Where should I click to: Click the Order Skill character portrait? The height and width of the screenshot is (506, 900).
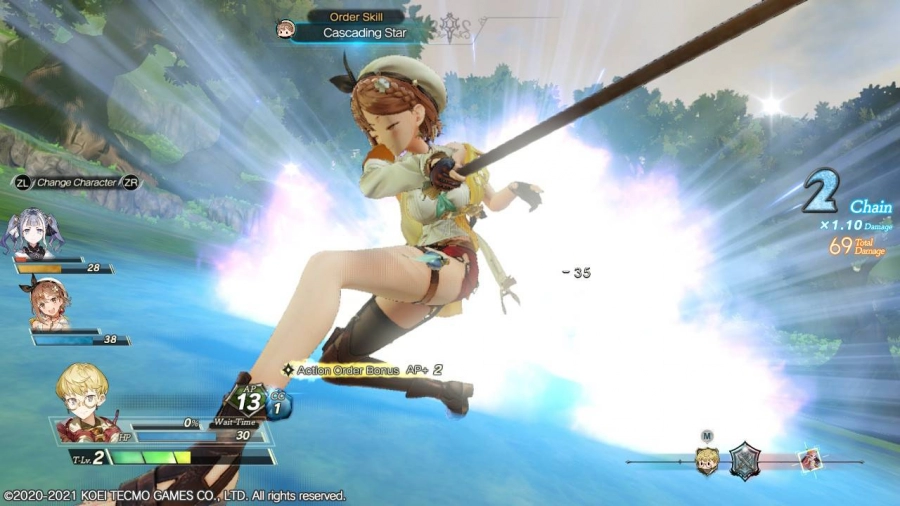click(x=285, y=30)
